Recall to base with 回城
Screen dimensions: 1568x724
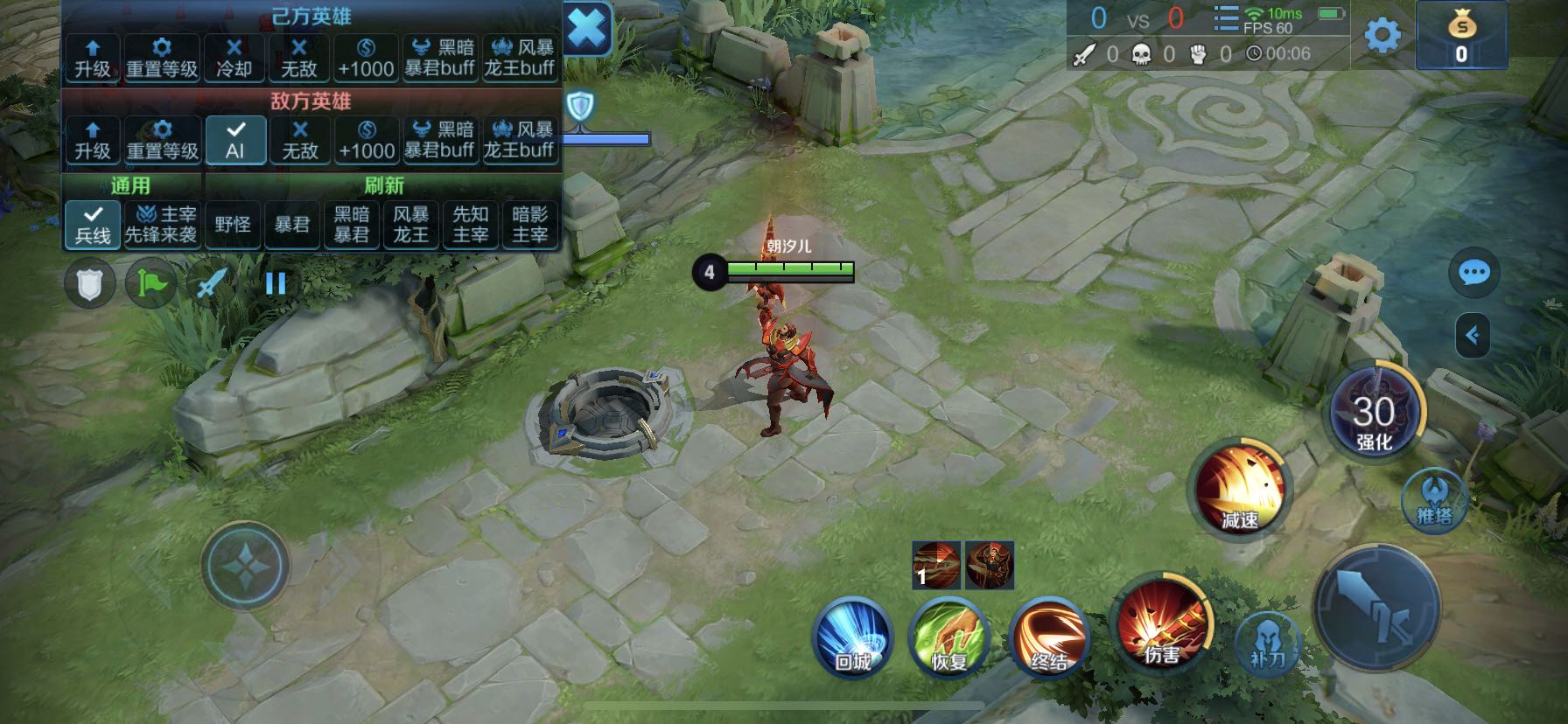tap(852, 637)
